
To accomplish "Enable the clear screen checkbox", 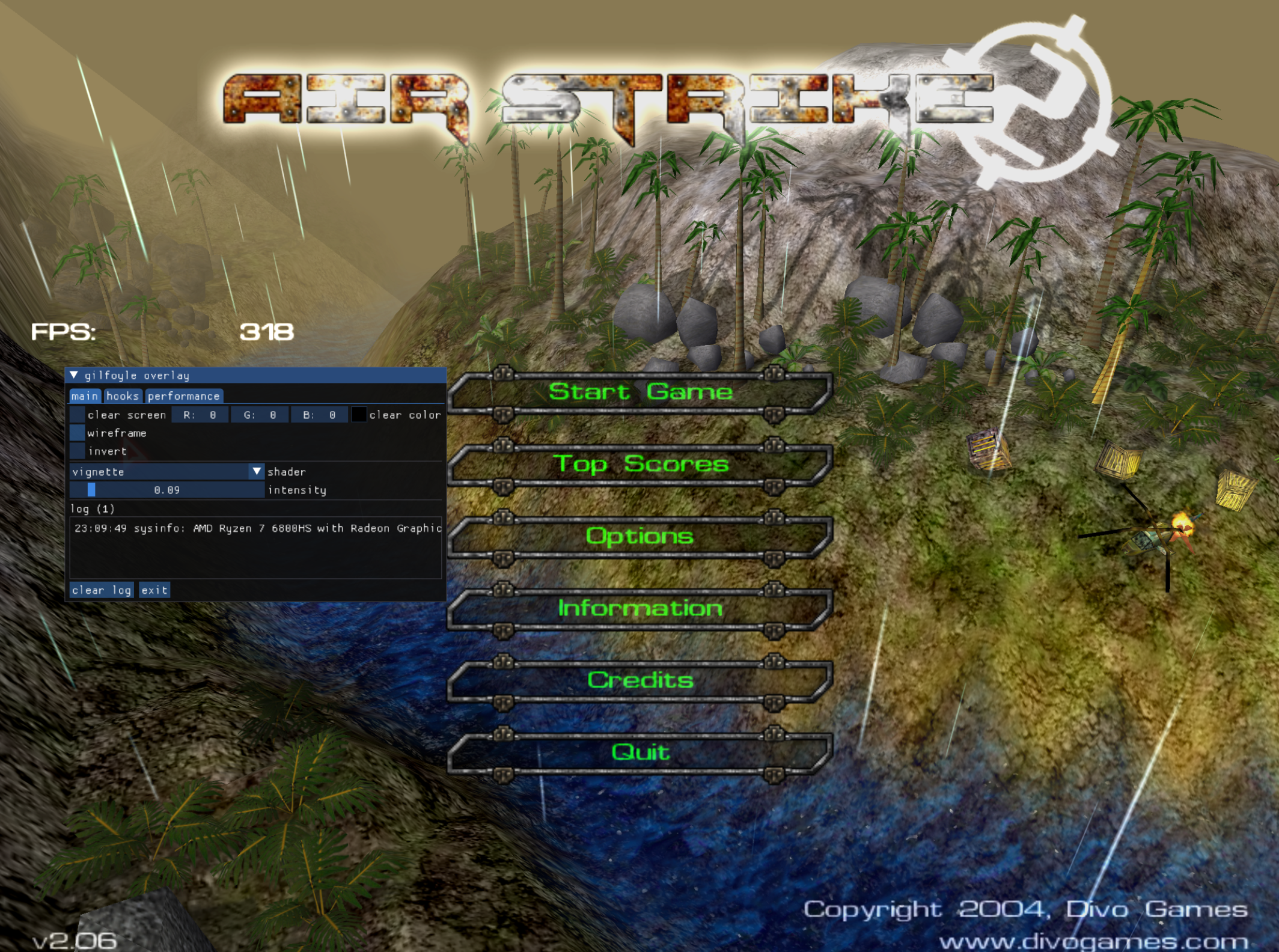I will coord(76,415).
